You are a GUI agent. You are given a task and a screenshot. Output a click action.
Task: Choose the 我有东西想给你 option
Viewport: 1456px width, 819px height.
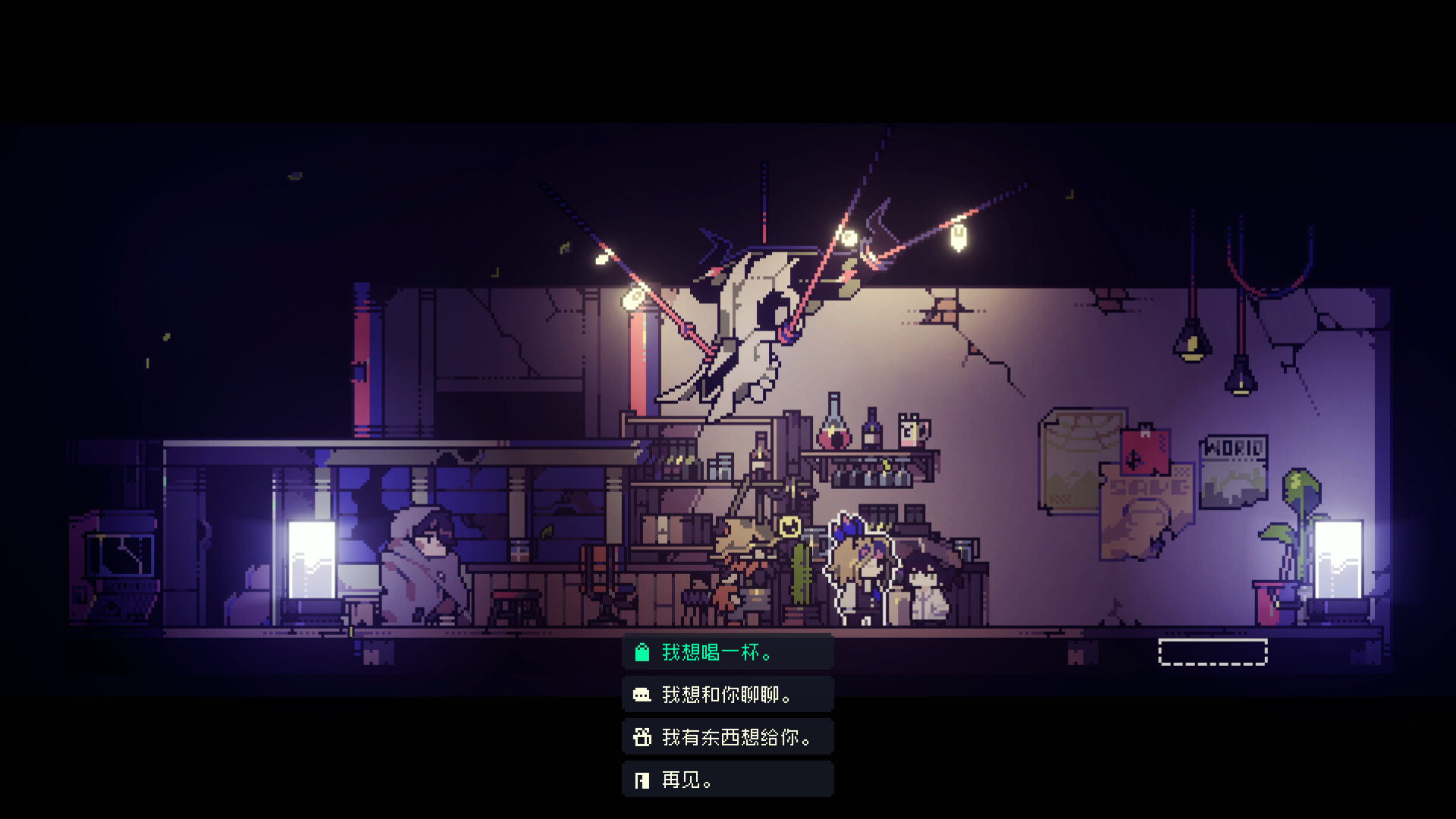736,736
